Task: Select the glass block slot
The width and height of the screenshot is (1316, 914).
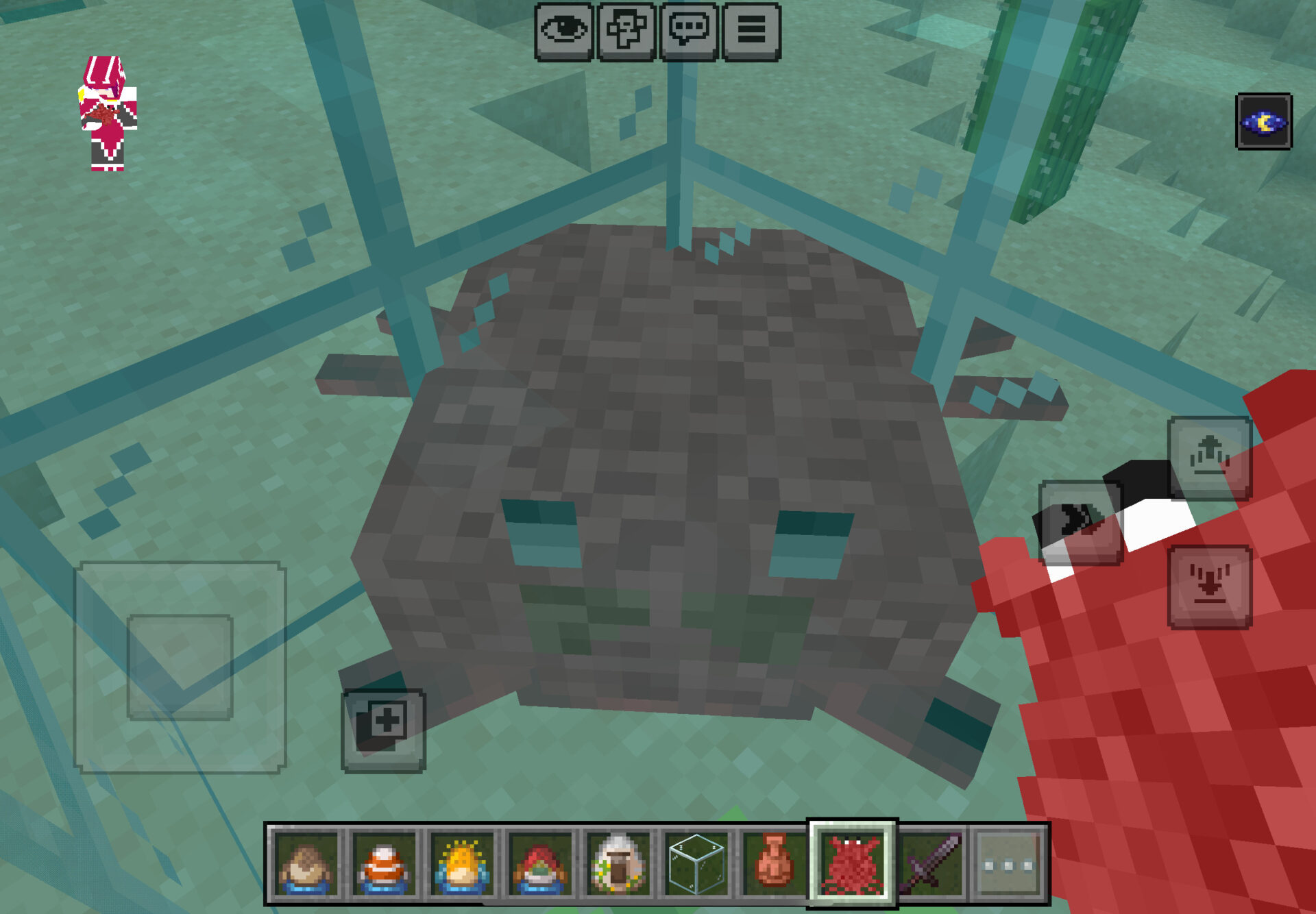Action: tap(696, 865)
